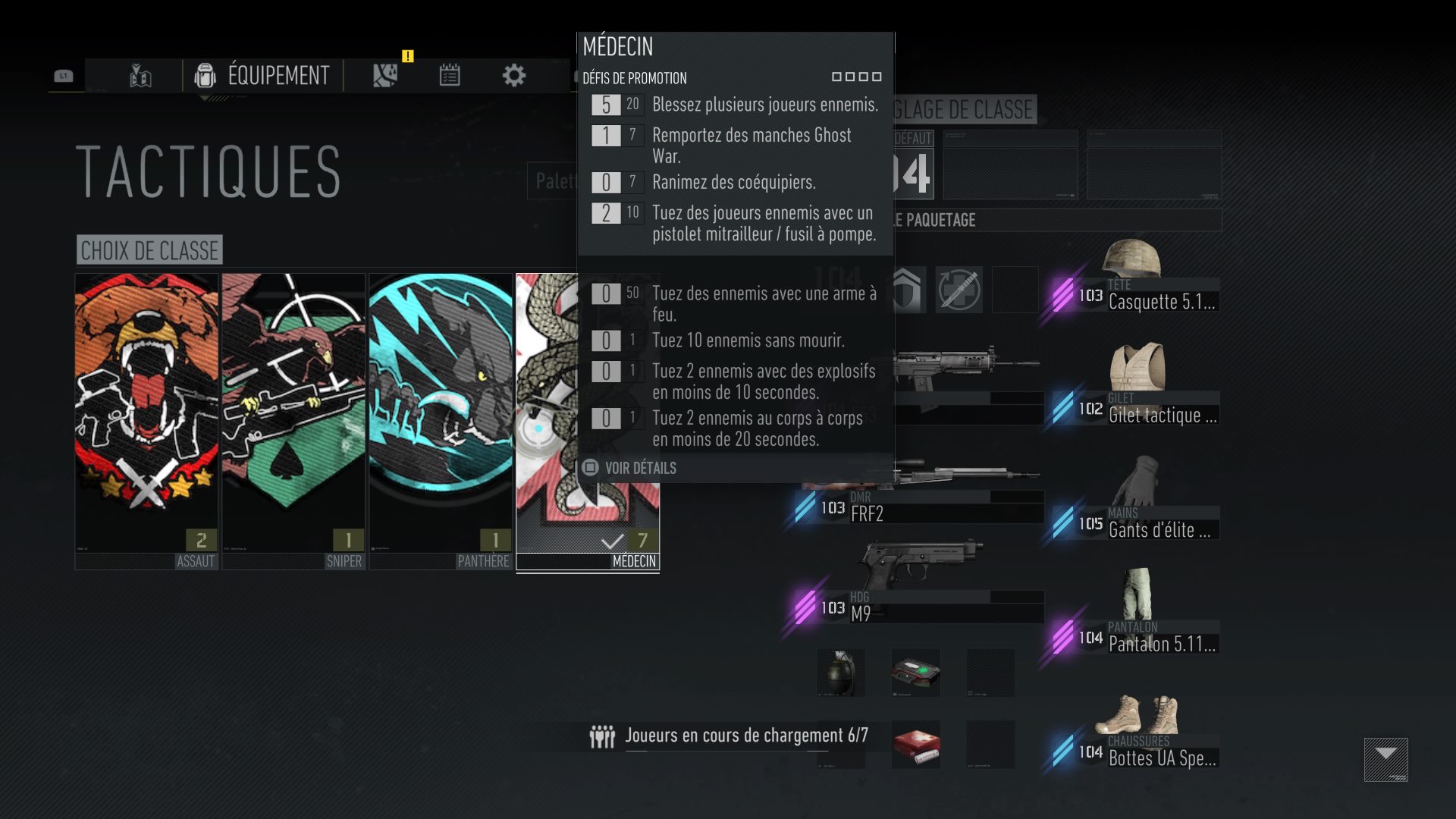Click the down arrow button
This screenshot has width=1456, height=819.
(x=1385, y=759)
